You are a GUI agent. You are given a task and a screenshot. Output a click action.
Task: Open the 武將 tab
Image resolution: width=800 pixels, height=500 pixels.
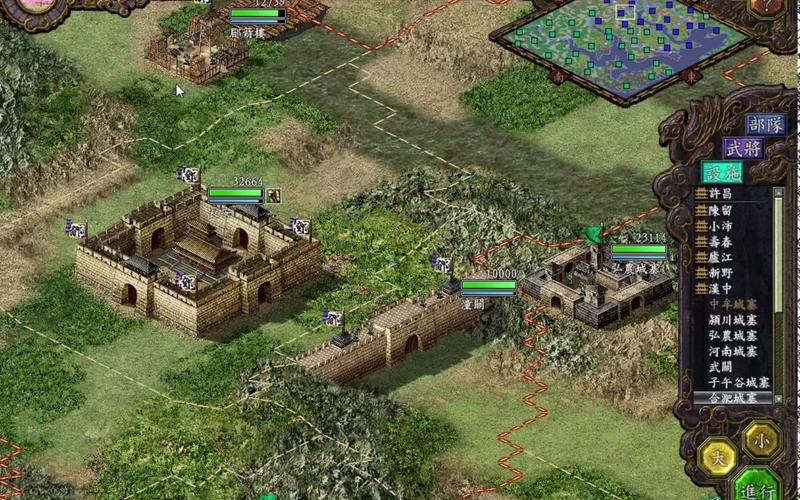click(743, 148)
